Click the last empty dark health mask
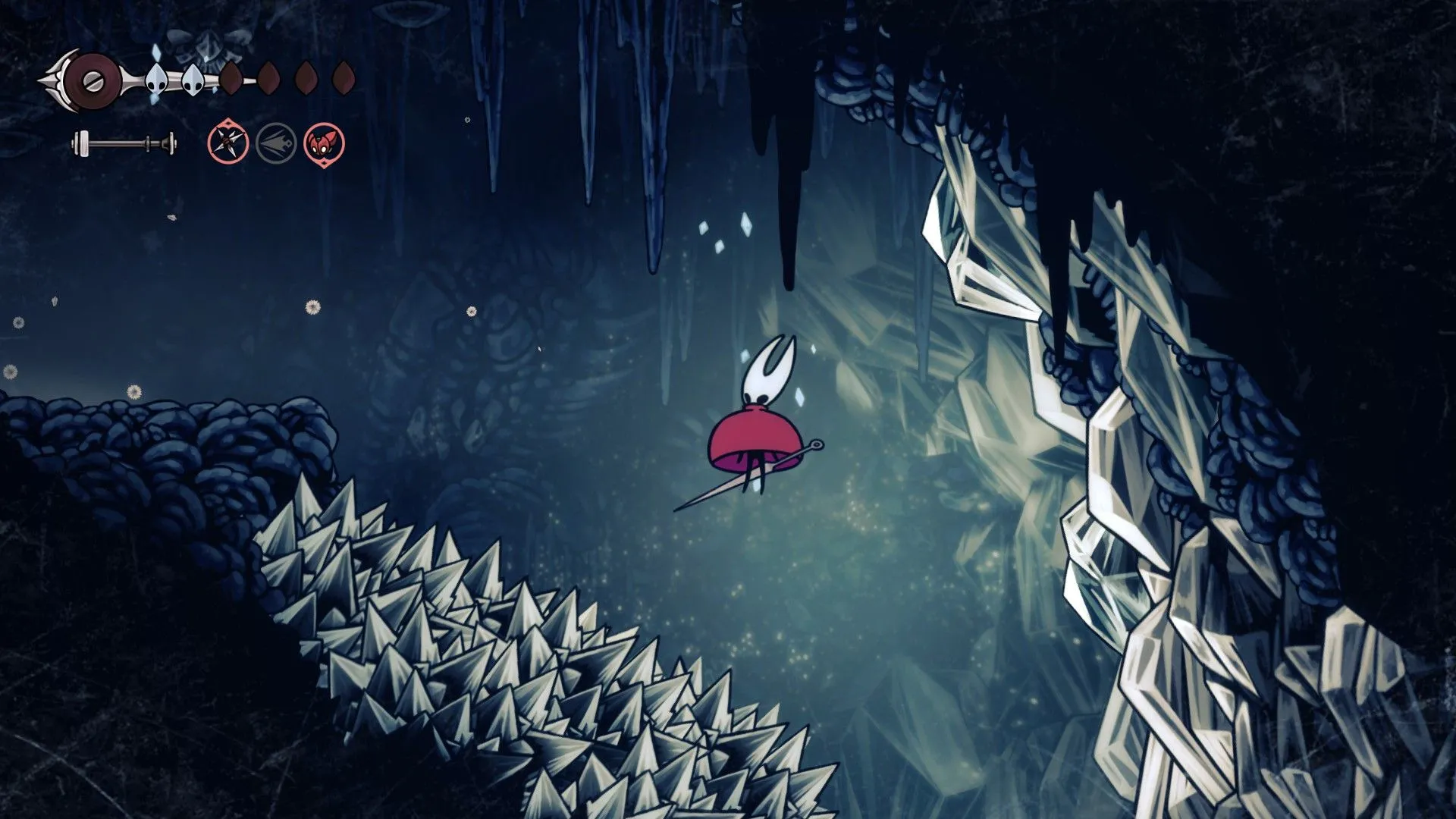 [x=343, y=76]
